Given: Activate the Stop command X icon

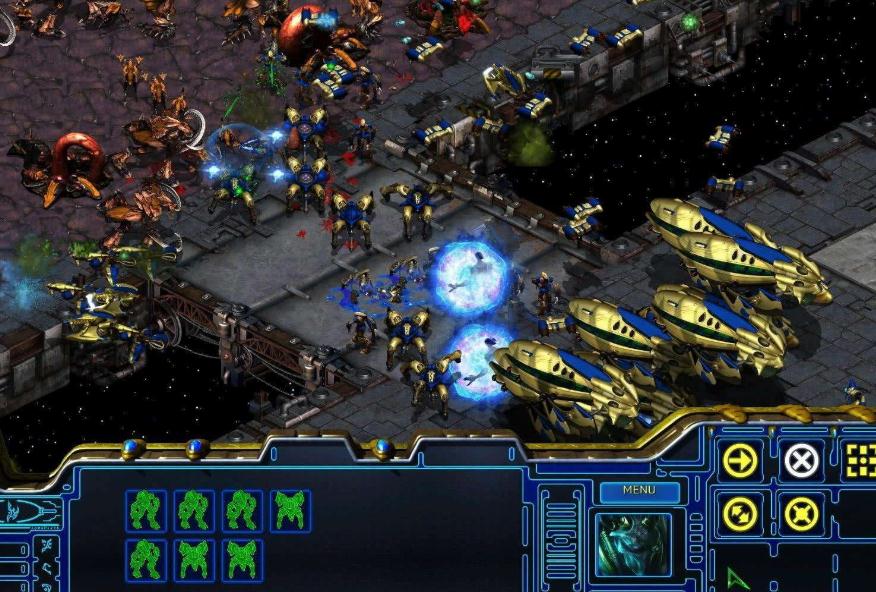Looking at the screenshot, I should [x=800, y=460].
